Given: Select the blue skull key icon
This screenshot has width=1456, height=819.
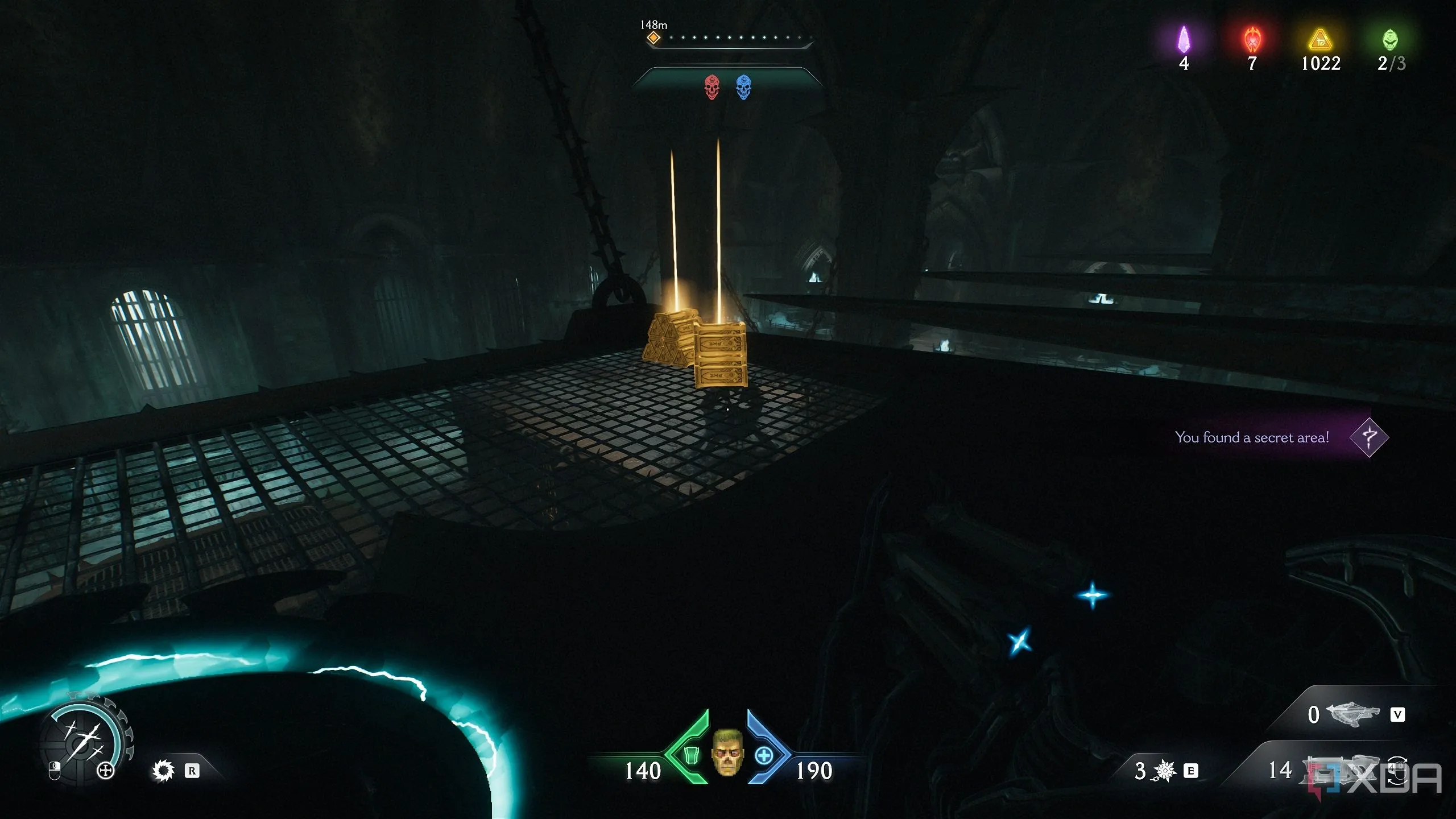Looking at the screenshot, I should coord(743,87).
